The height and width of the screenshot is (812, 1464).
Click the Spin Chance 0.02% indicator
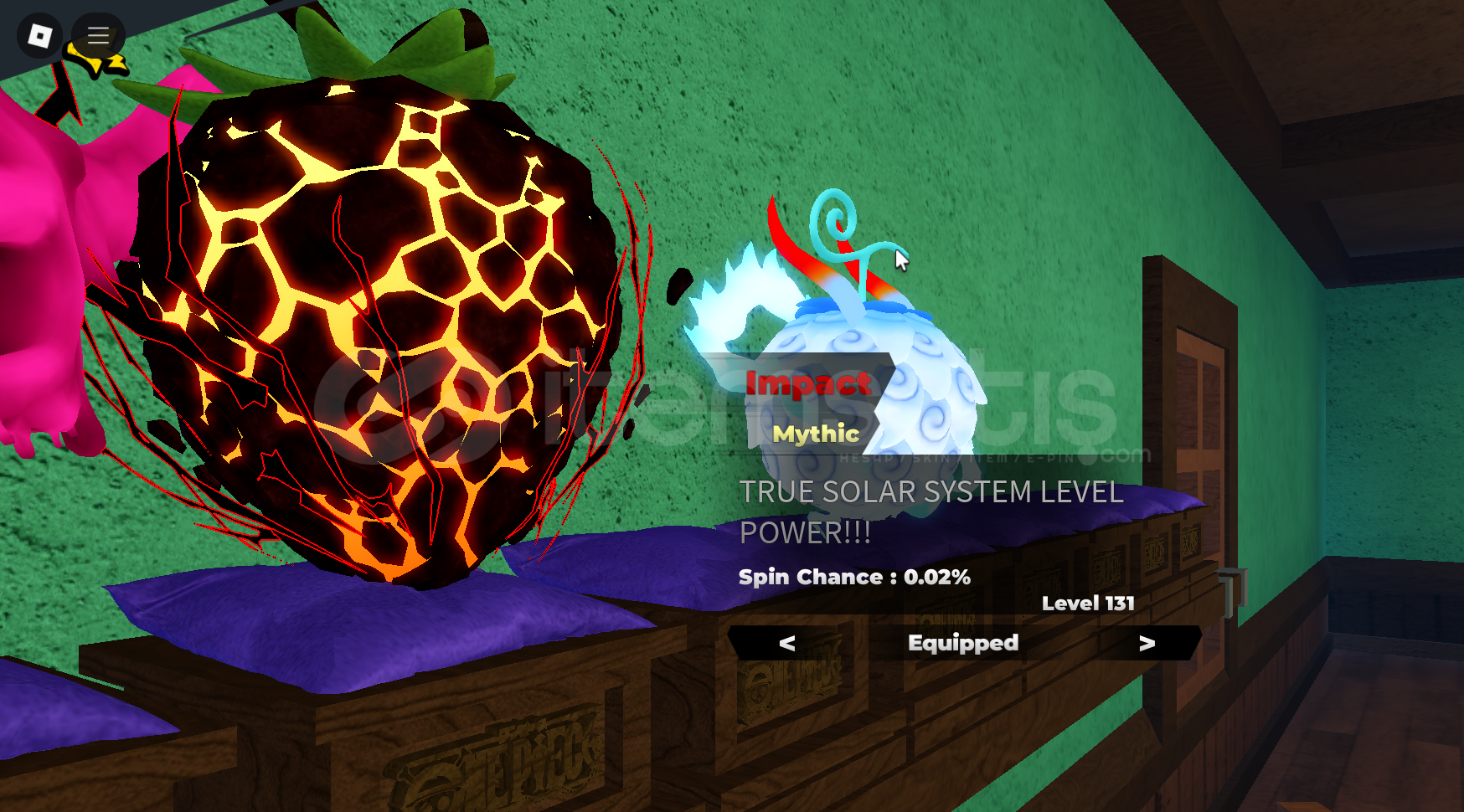[x=853, y=576]
